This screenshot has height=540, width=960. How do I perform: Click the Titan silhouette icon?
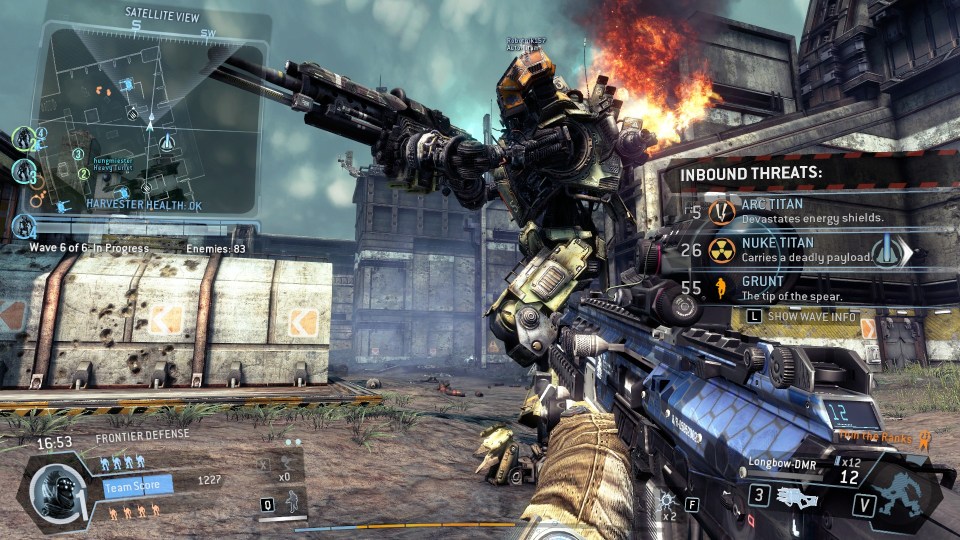coord(904,495)
